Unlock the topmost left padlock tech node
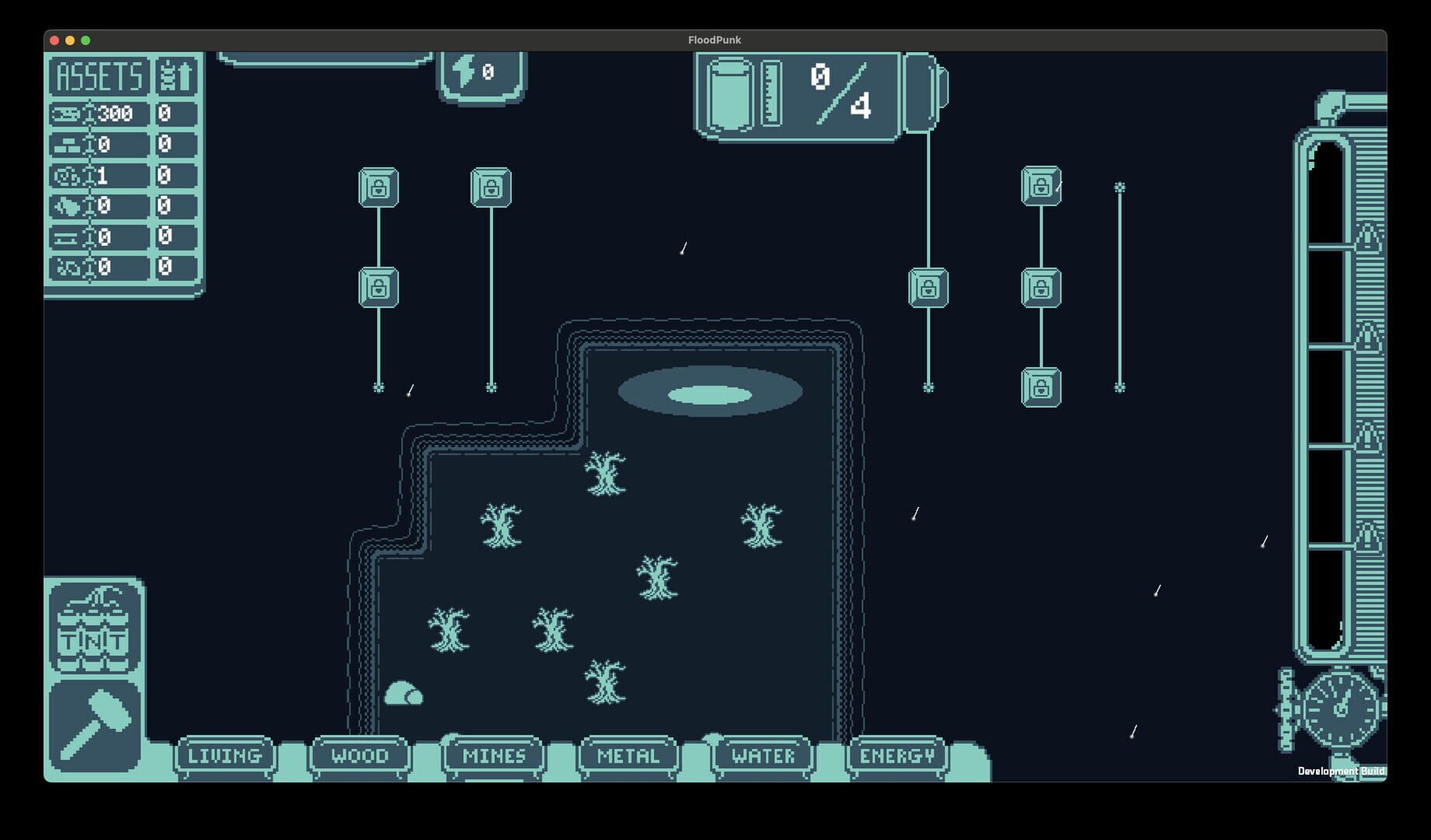This screenshot has width=1431, height=840. [x=379, y=187]
